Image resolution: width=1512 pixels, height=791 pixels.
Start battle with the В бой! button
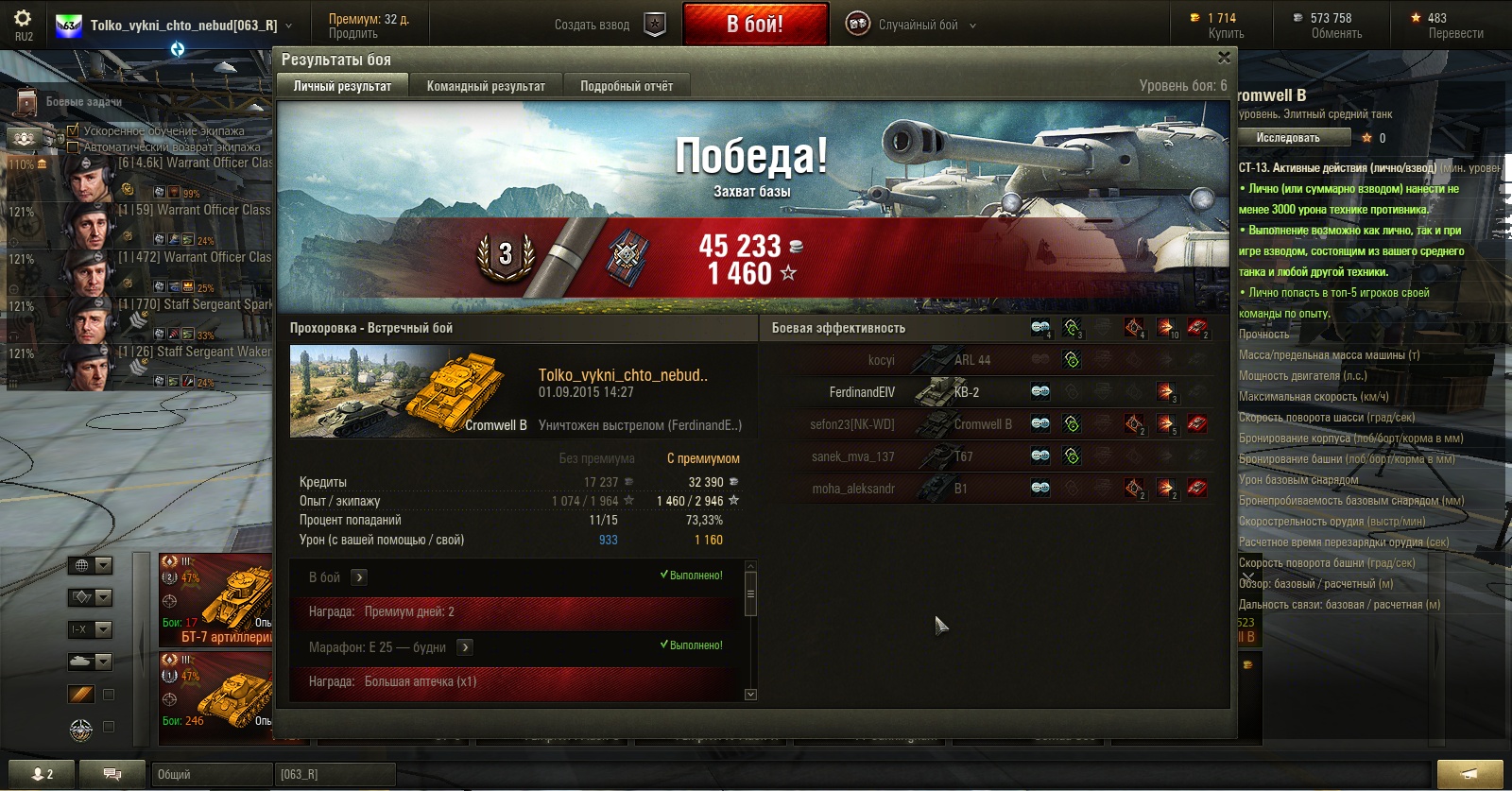755,25
